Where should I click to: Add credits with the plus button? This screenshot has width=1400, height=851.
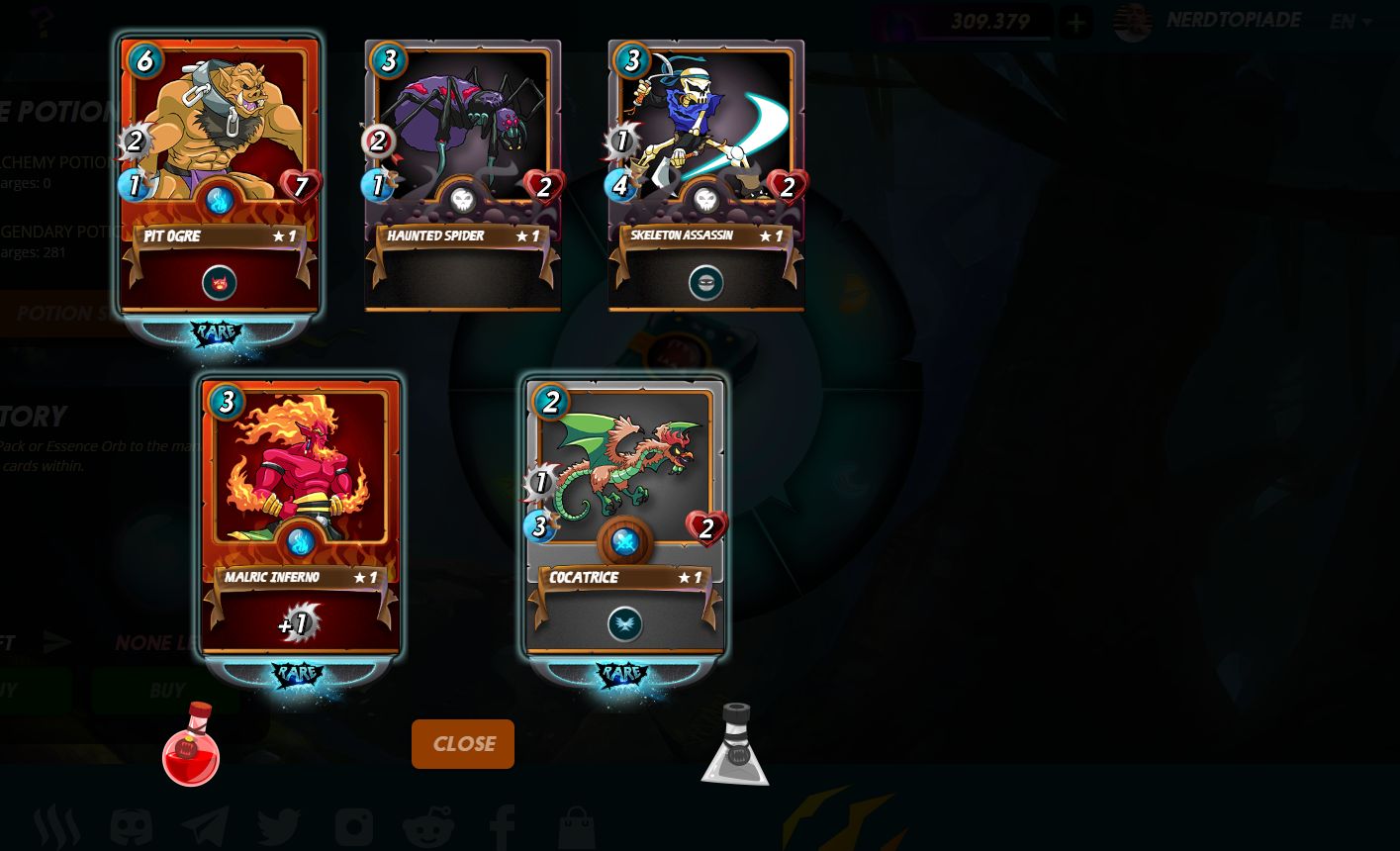tap(1076, 22)
